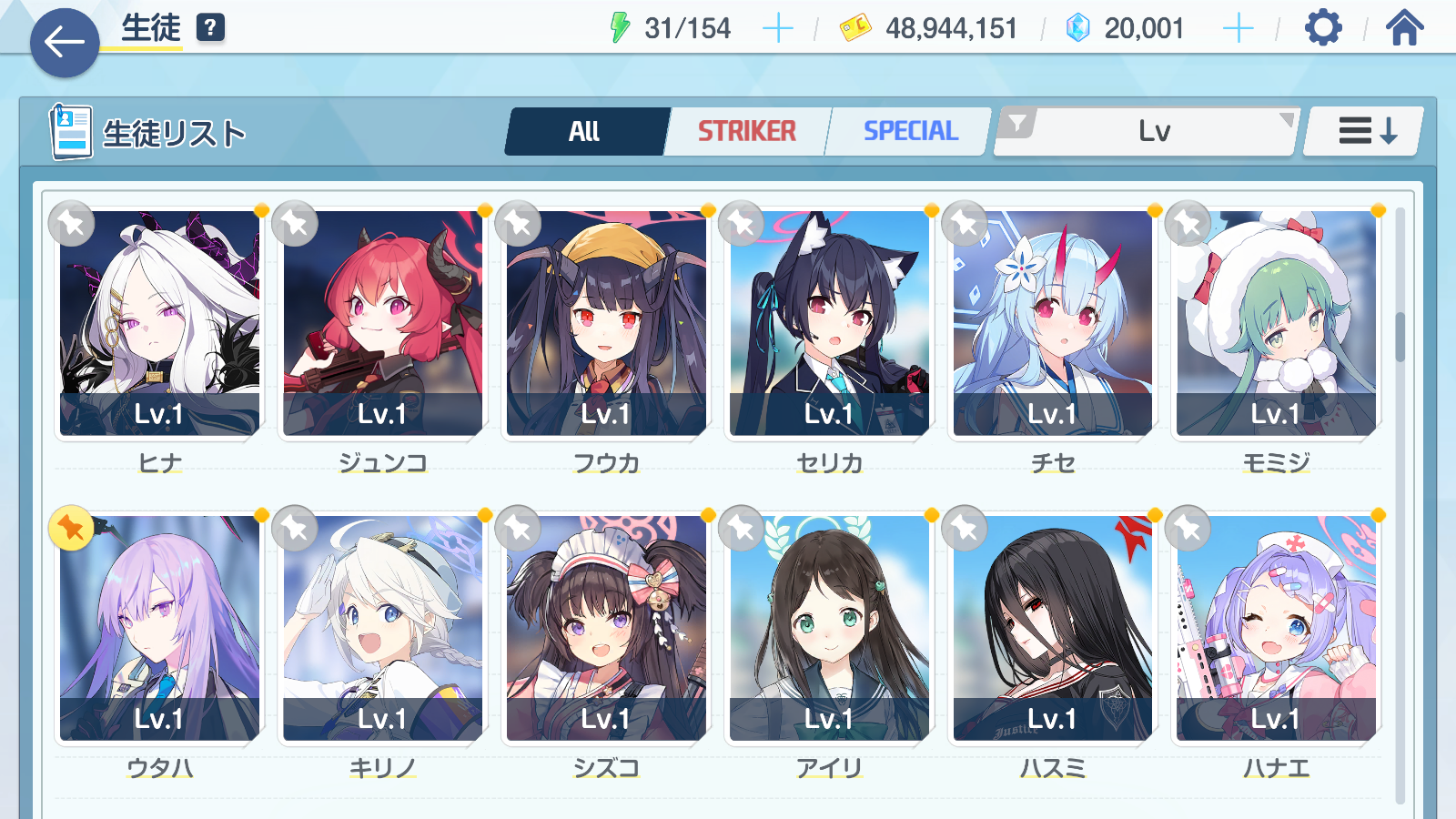Switch to the SPECIAL tab

[910, 132]
